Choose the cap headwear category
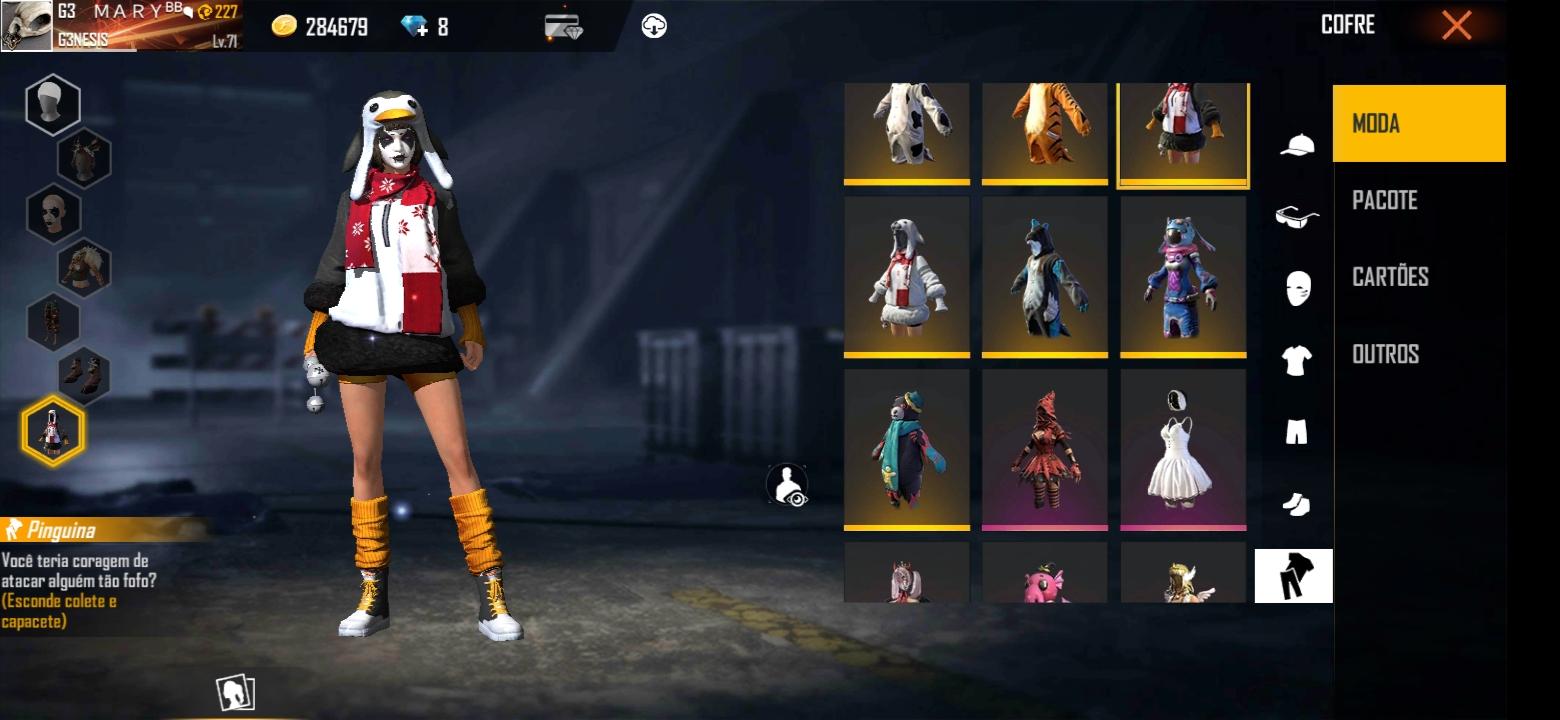 [x=1297, y=145]
